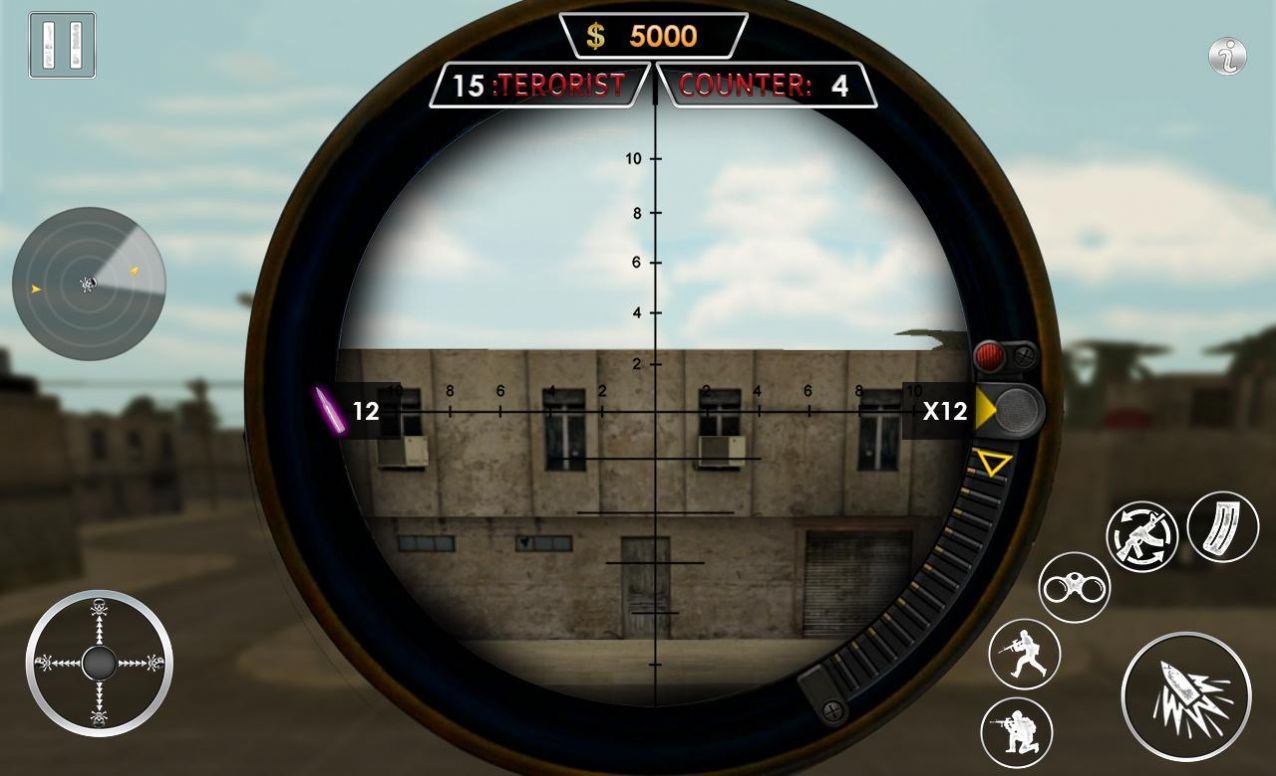Screen dimensions: 1276x776
Task: Fire the sniper rifle with bullet button
Action: click(x=1186, y=697)
